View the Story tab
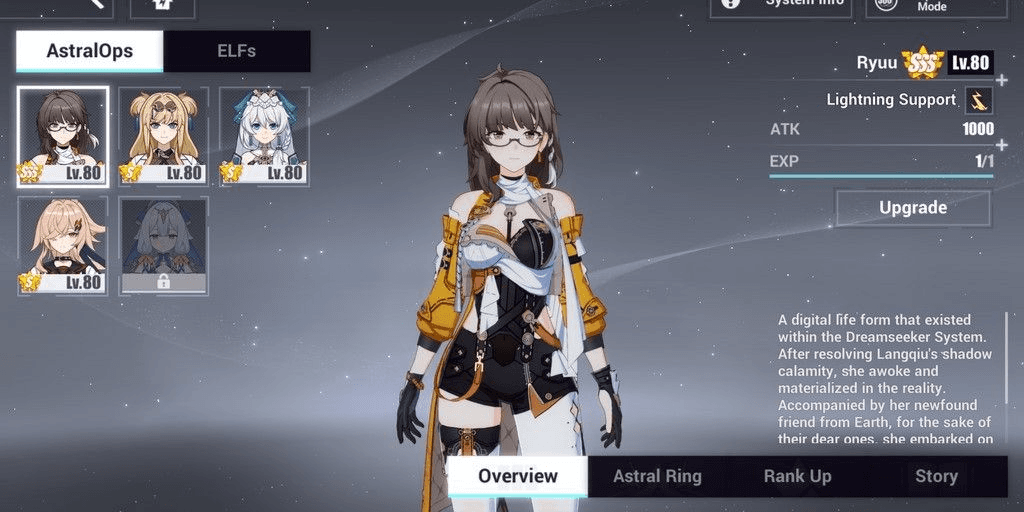This screenshot has height=512, width=1024. (x=936, y=476)
